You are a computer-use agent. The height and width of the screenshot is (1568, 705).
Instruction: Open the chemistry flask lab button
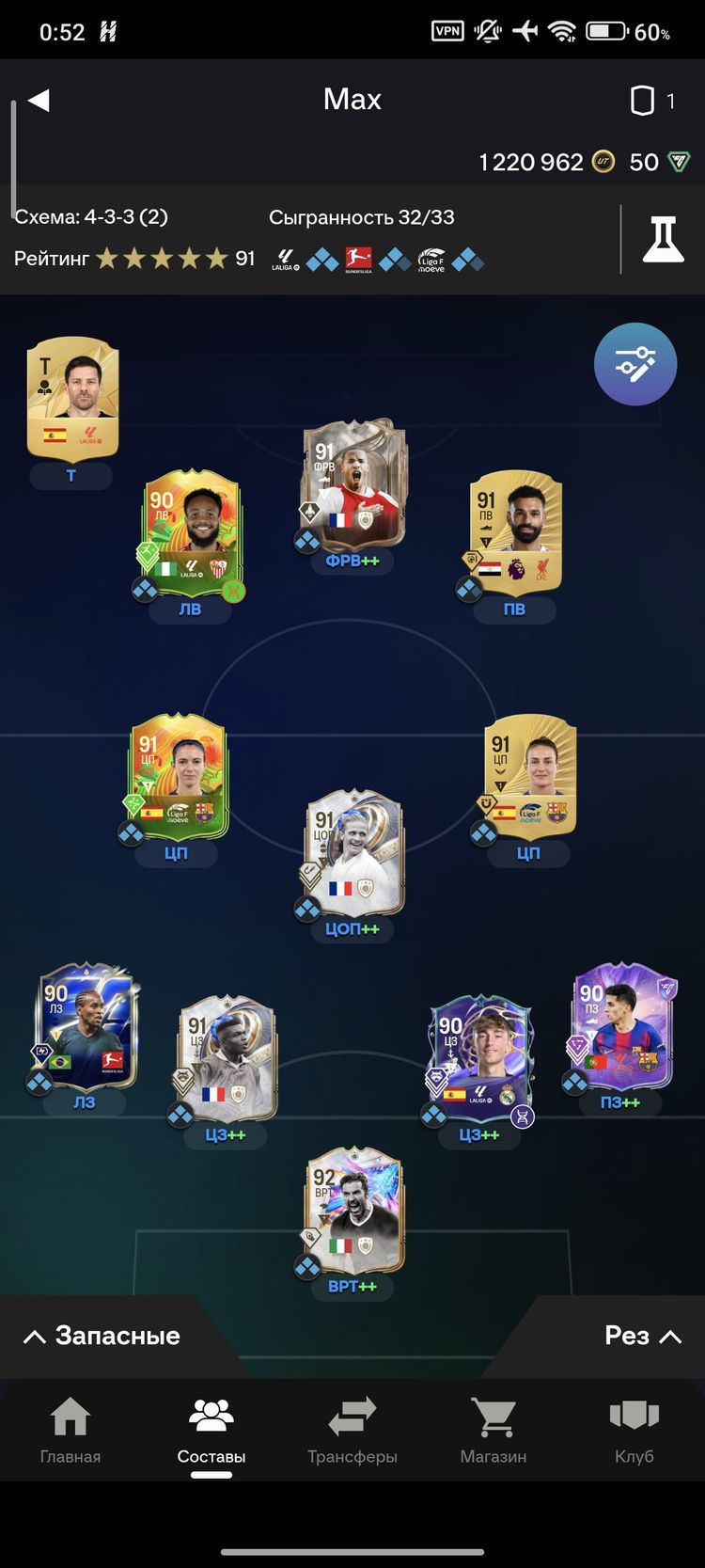pyautogui.click(x=663, y=239)
